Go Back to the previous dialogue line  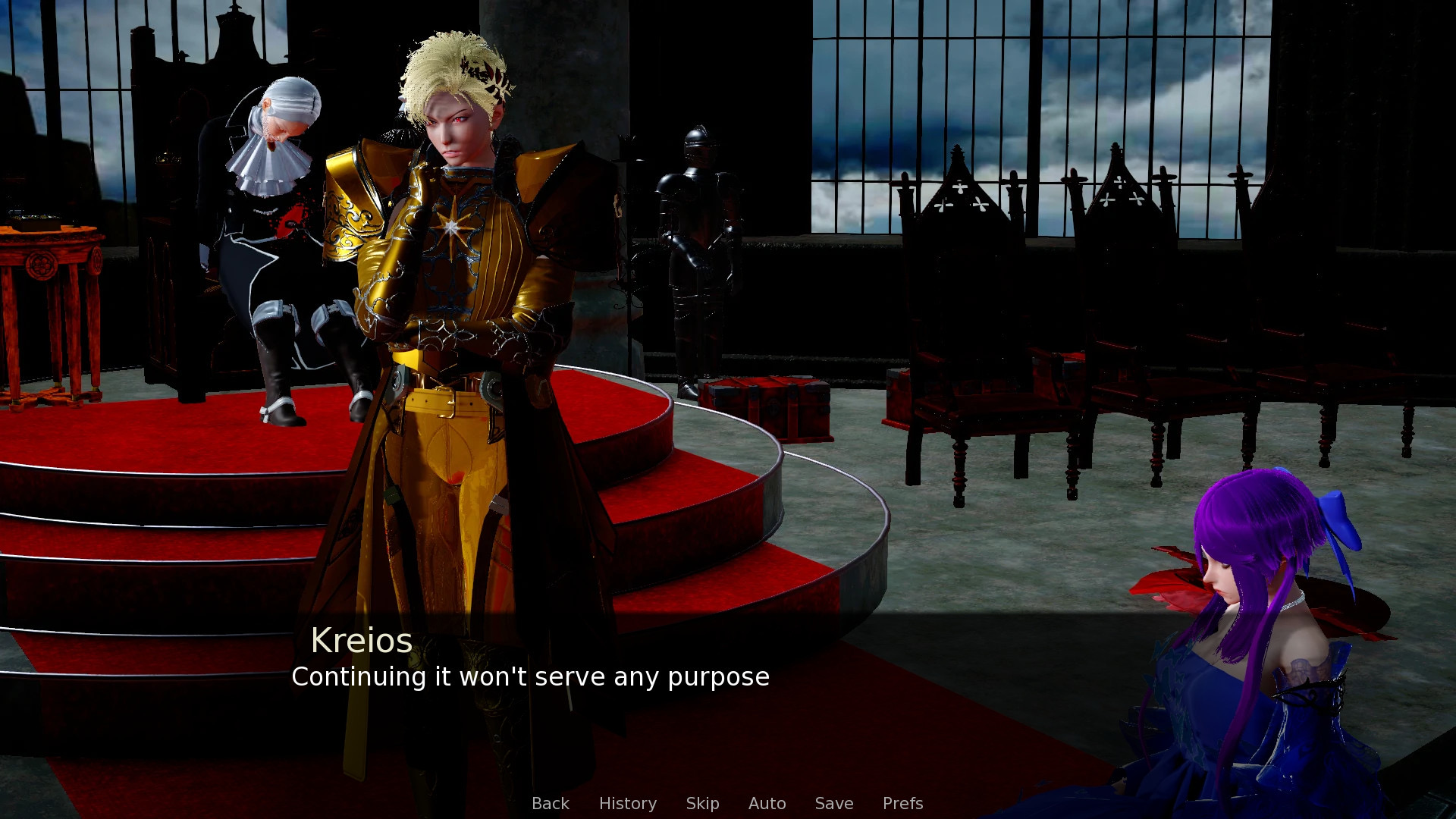coord(550,803)
